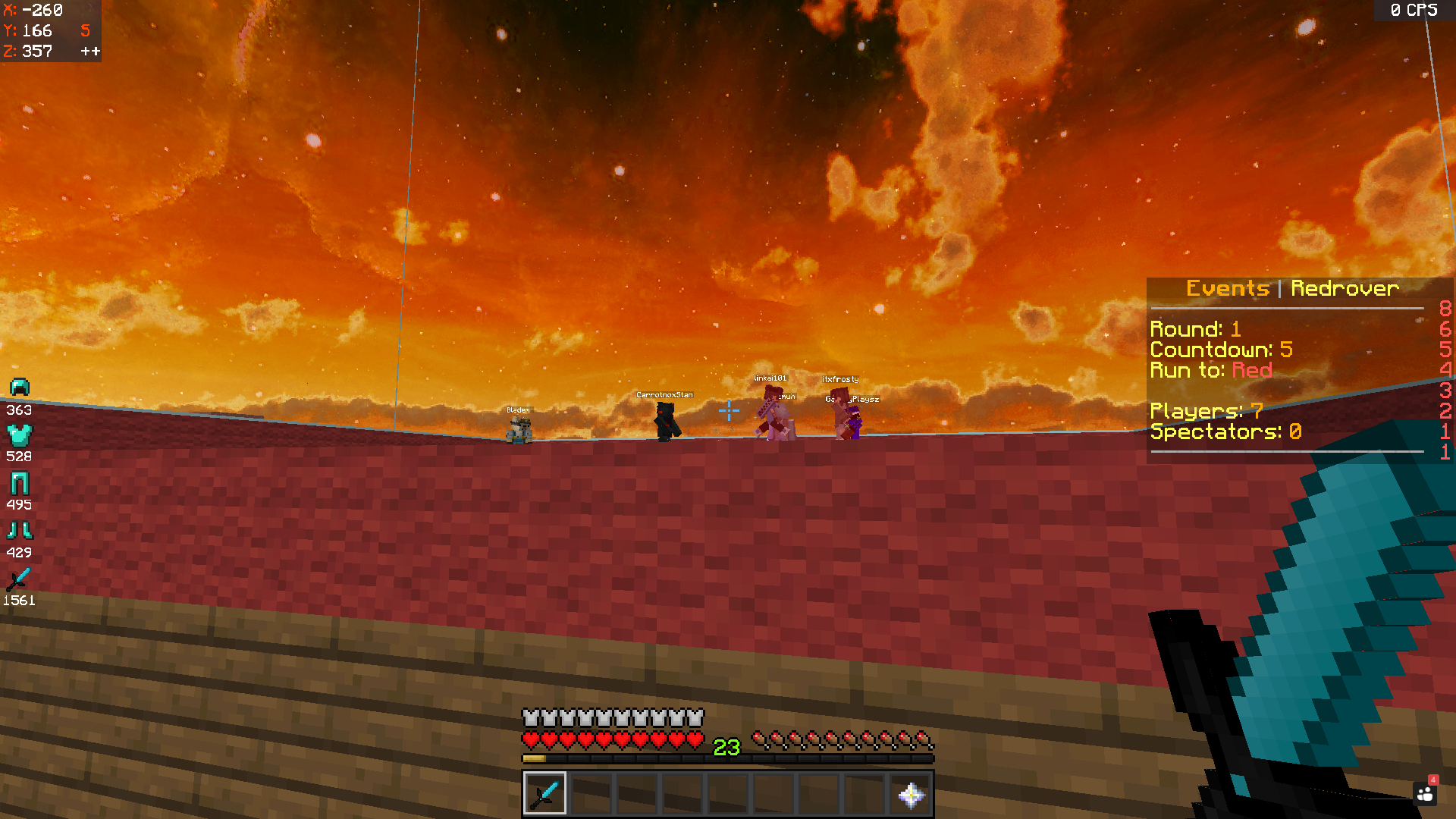
Task: Switch to the Redrover tab in the Events header
Action: coord(1346,288)
